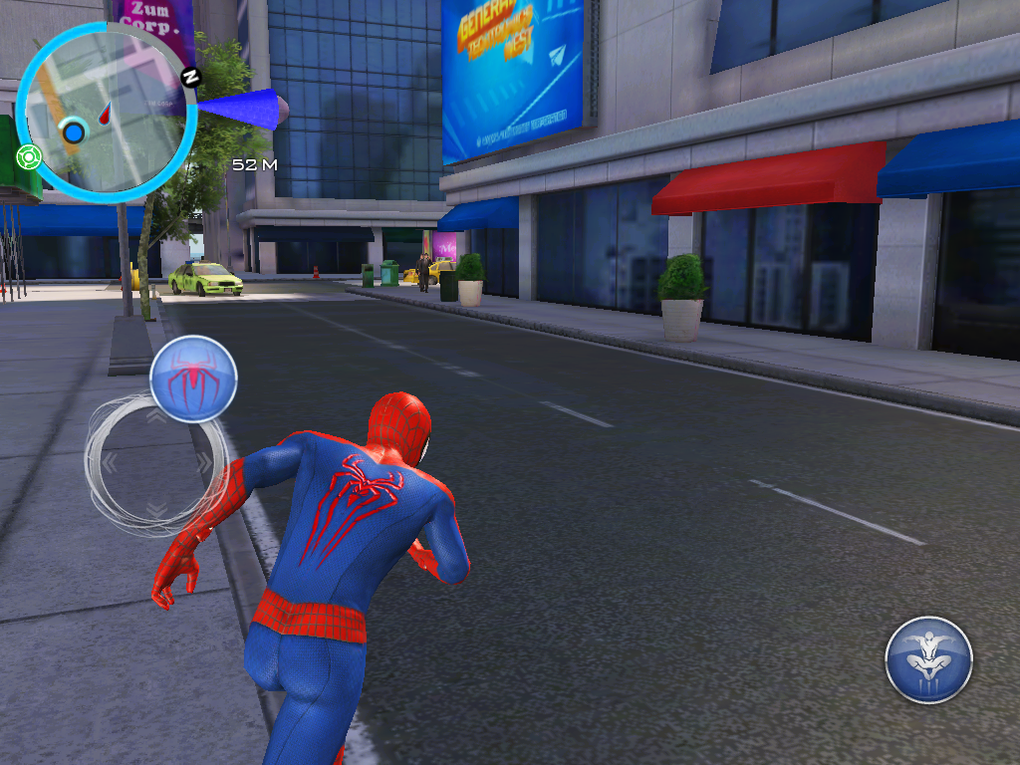Image resolution: width=1020 pixels, height=765 pixels.
Task: Select the green target marker on minimap edge
Action: (x=28, y=157)
